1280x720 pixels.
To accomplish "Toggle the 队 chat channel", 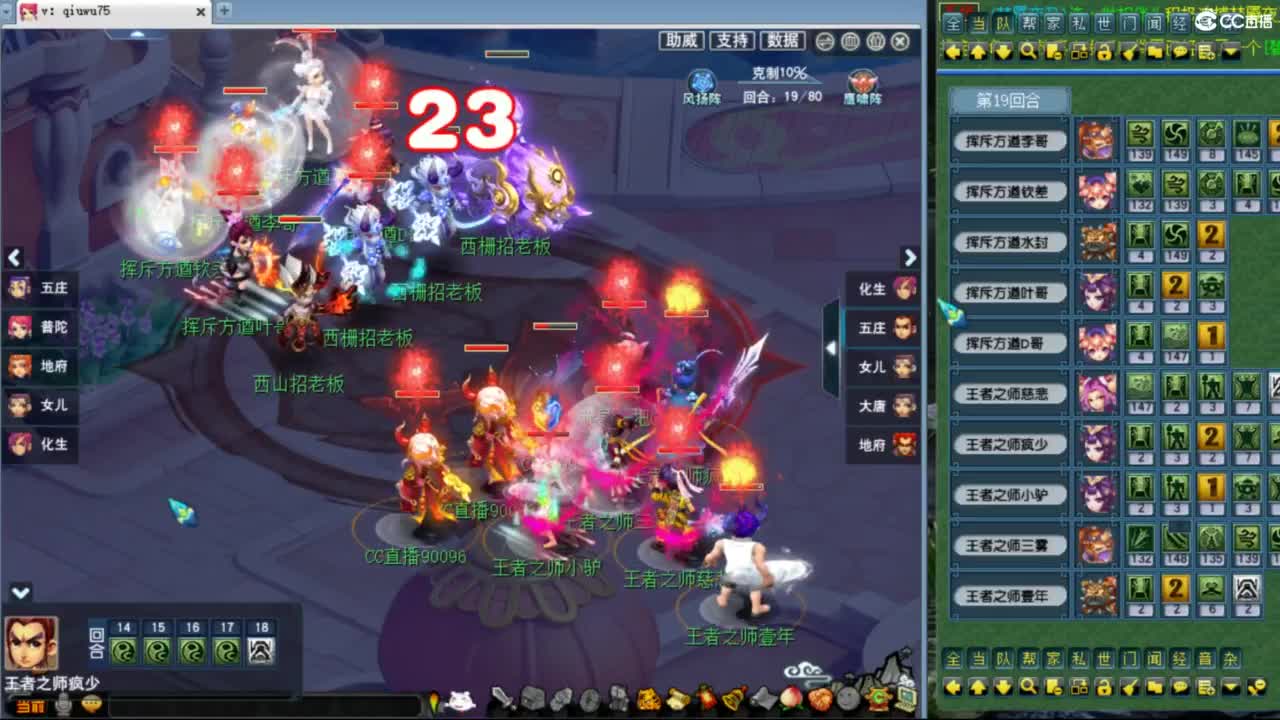I will pos(1001,22).
